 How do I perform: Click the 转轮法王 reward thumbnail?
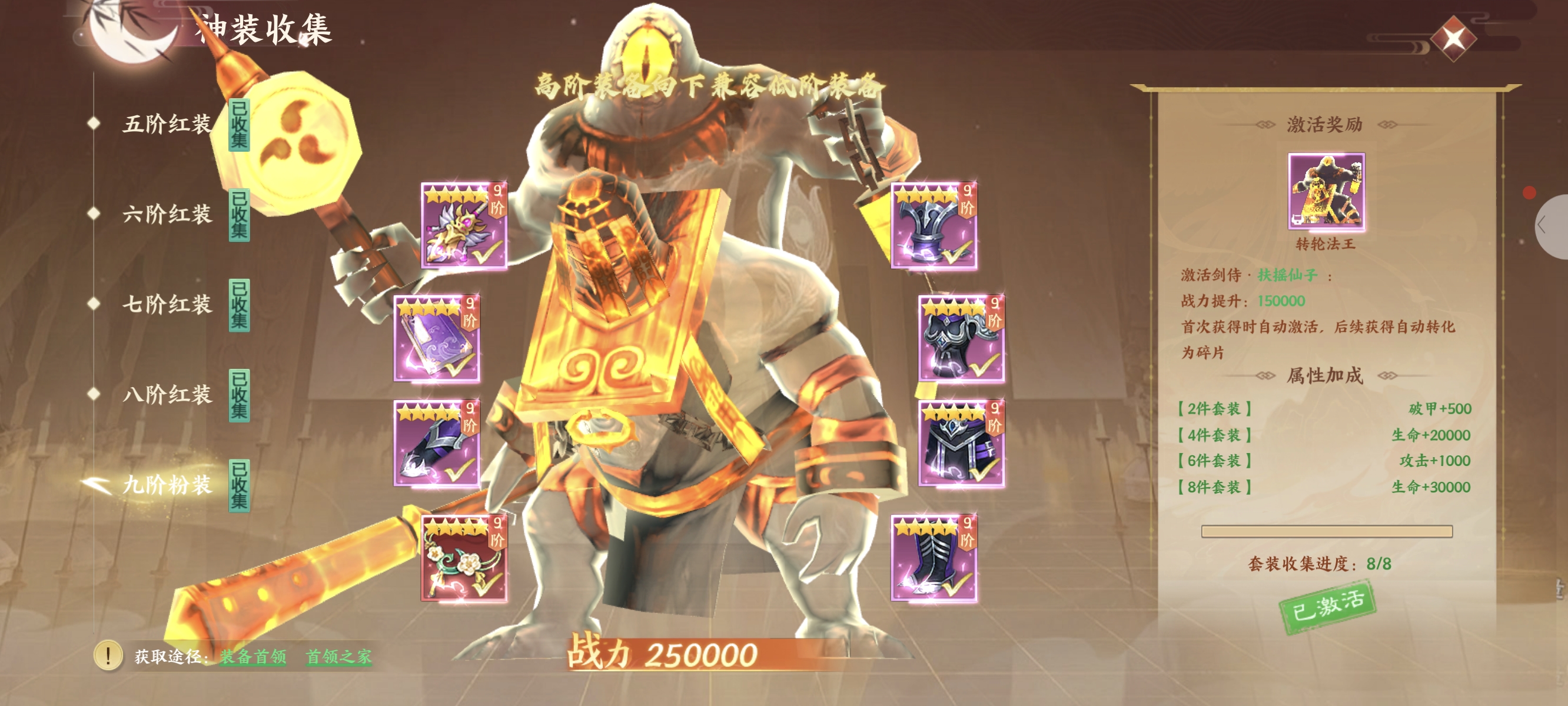click(1326, 191)
